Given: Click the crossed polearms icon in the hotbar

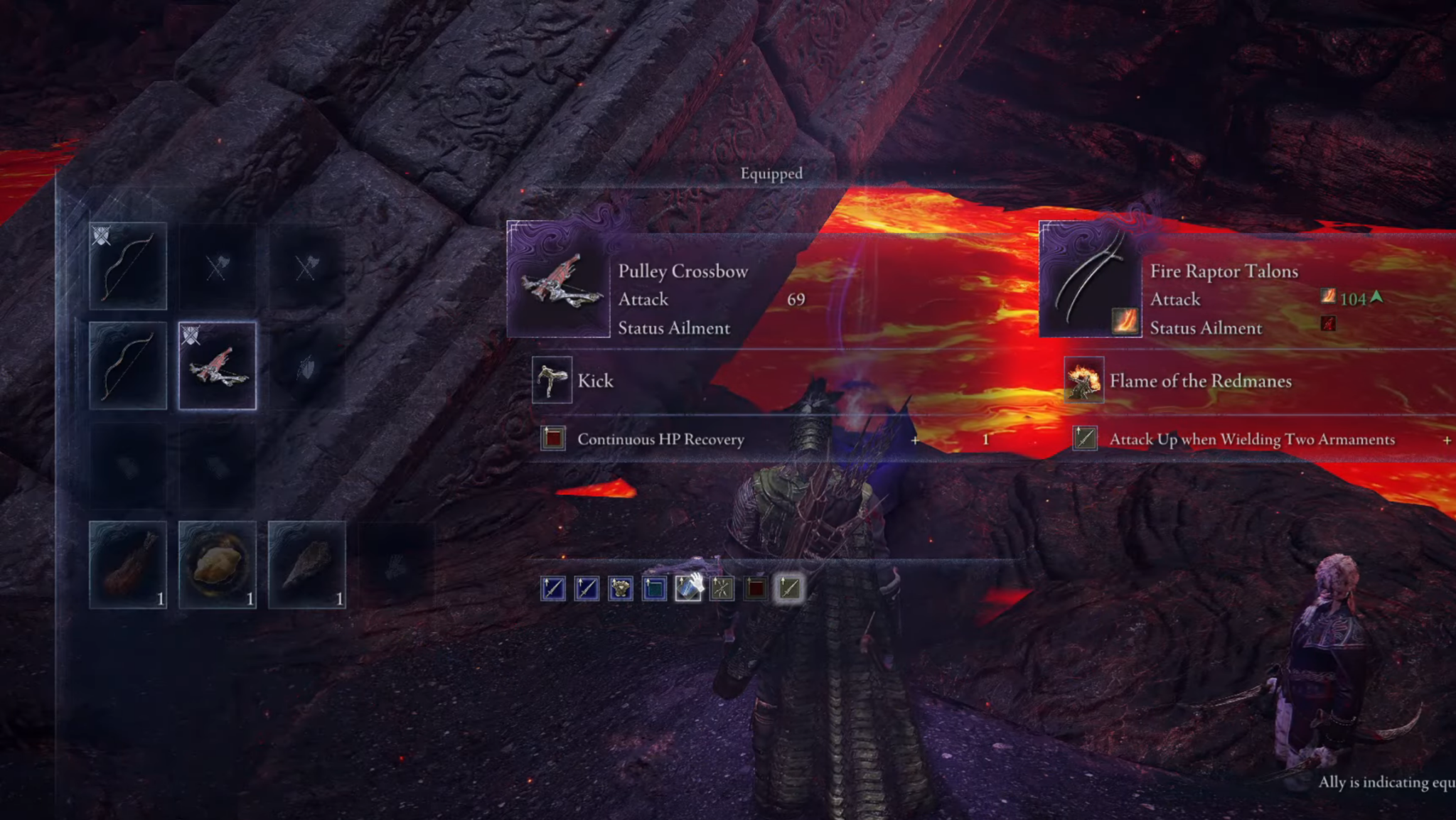Looking at the screenshot, I should (x=722, y=588).
